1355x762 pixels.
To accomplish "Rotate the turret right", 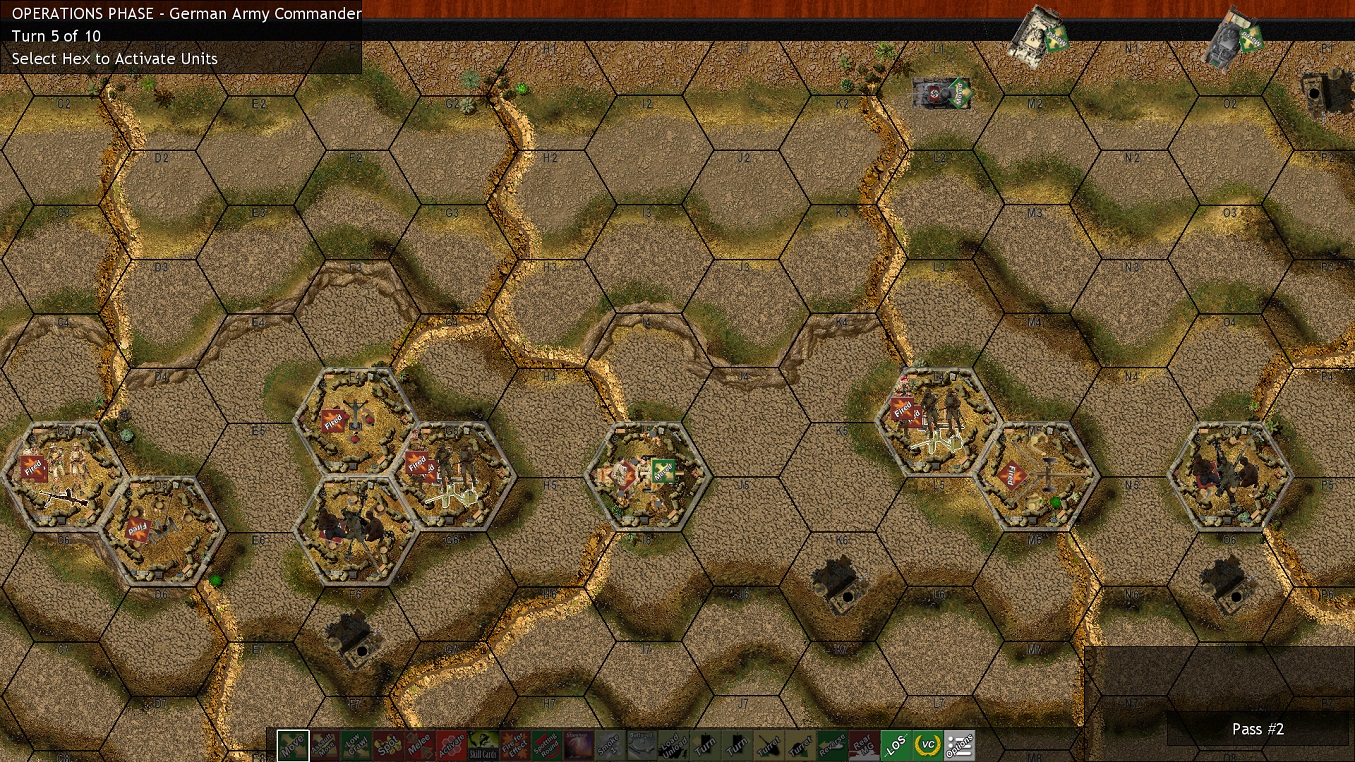I will pos(799,745).
